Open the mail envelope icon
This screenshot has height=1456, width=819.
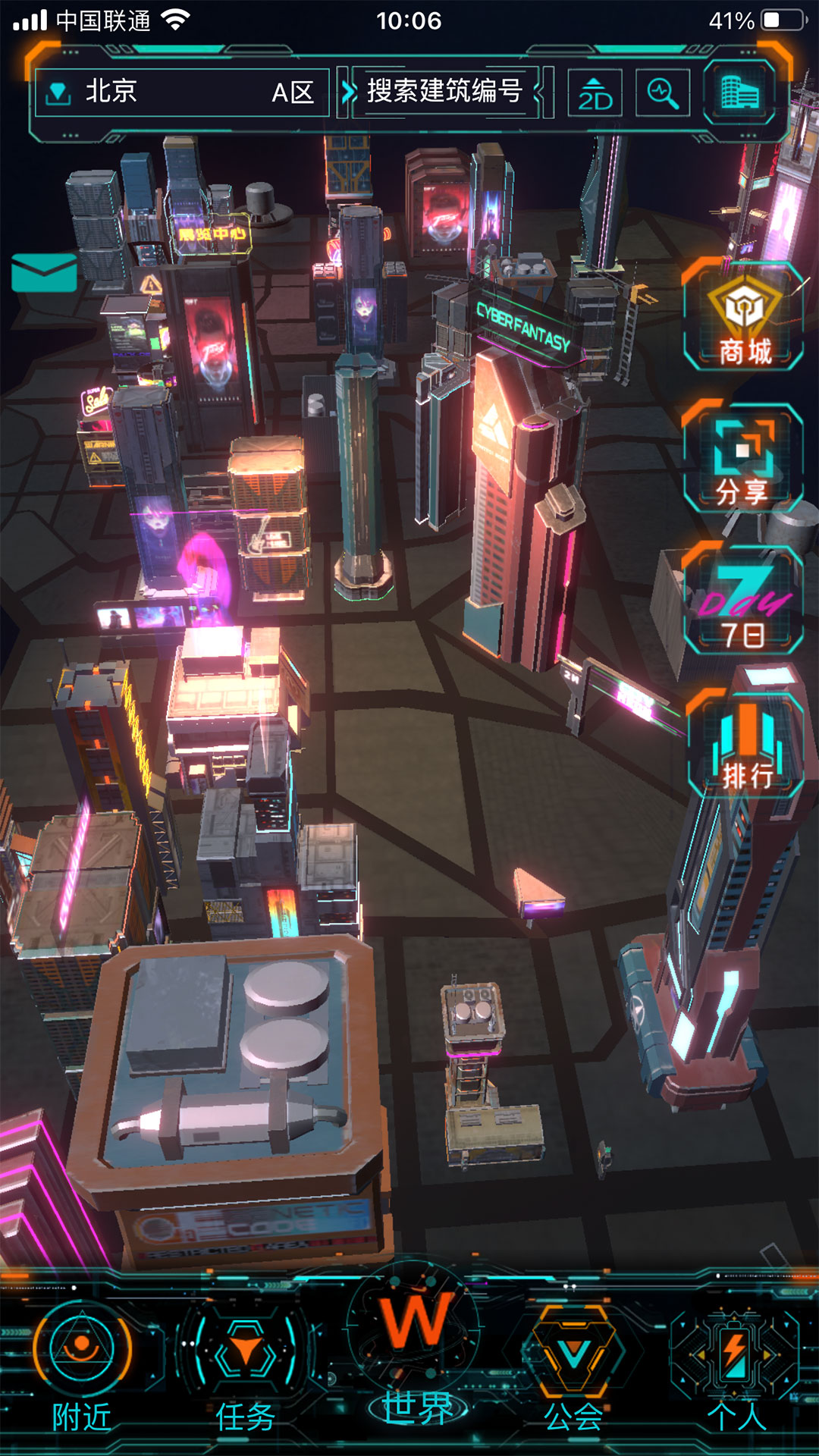click(44, 273)
